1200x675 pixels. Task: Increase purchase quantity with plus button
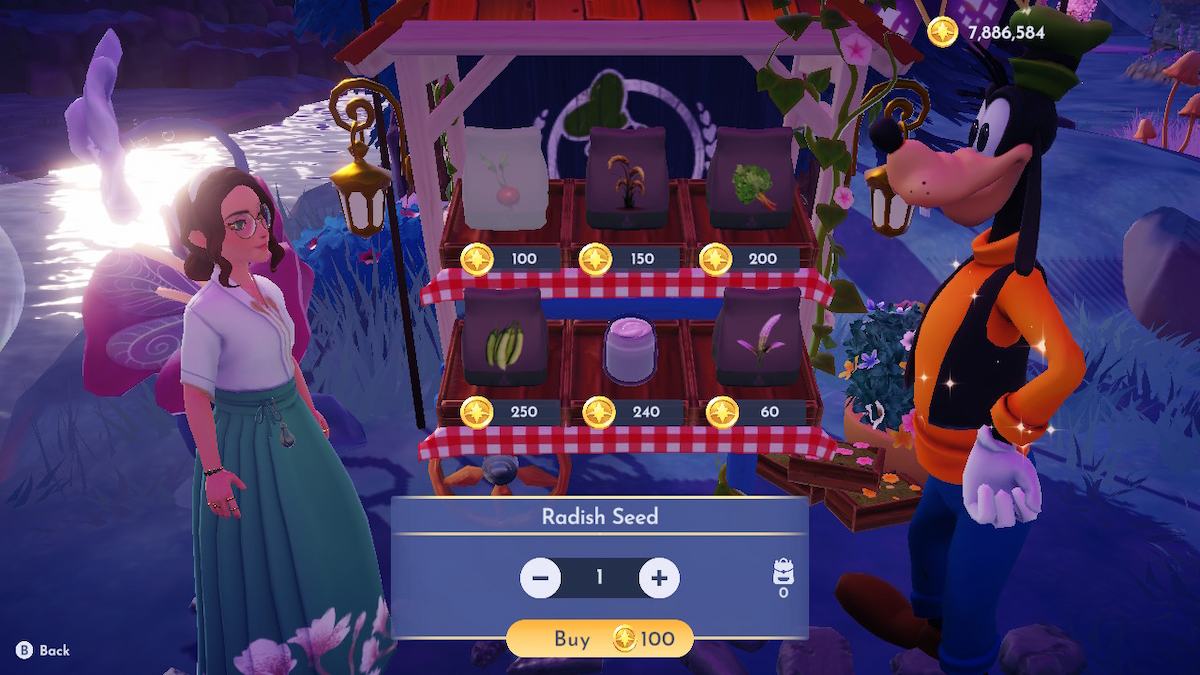(x=659, y=577)
